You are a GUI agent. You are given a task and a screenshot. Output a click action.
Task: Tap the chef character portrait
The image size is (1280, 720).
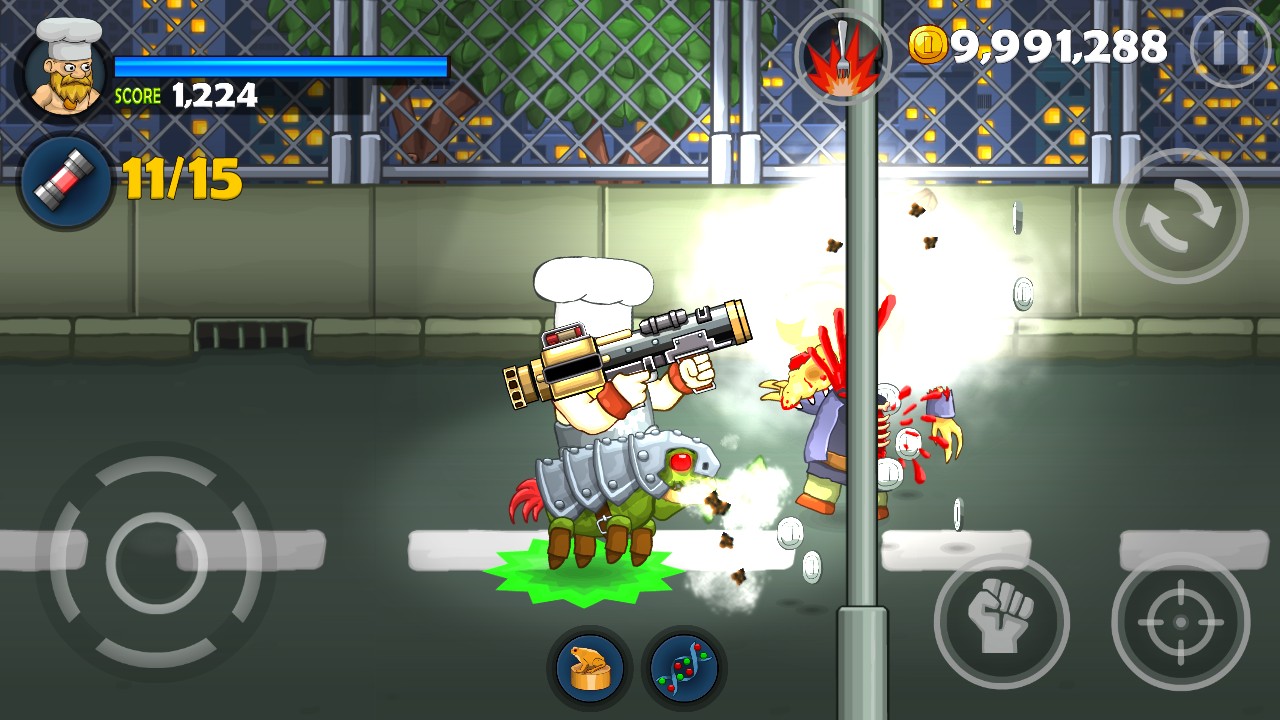[x=66, y=66]
